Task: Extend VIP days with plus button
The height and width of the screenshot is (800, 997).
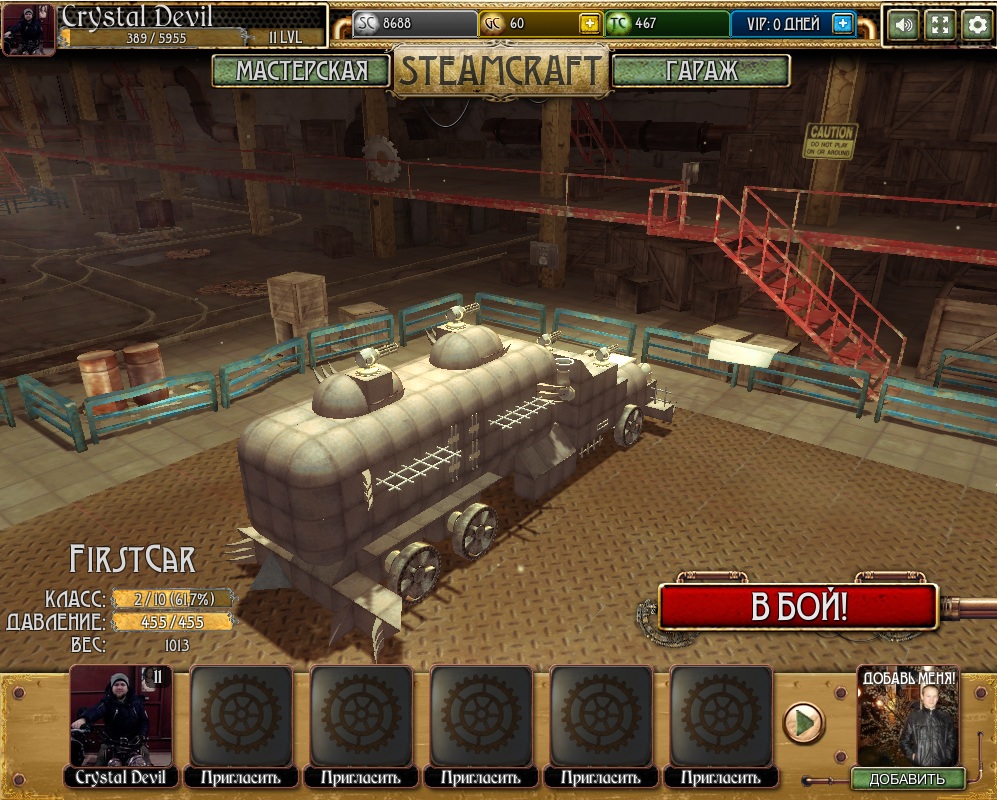Action: pos(843,24)
